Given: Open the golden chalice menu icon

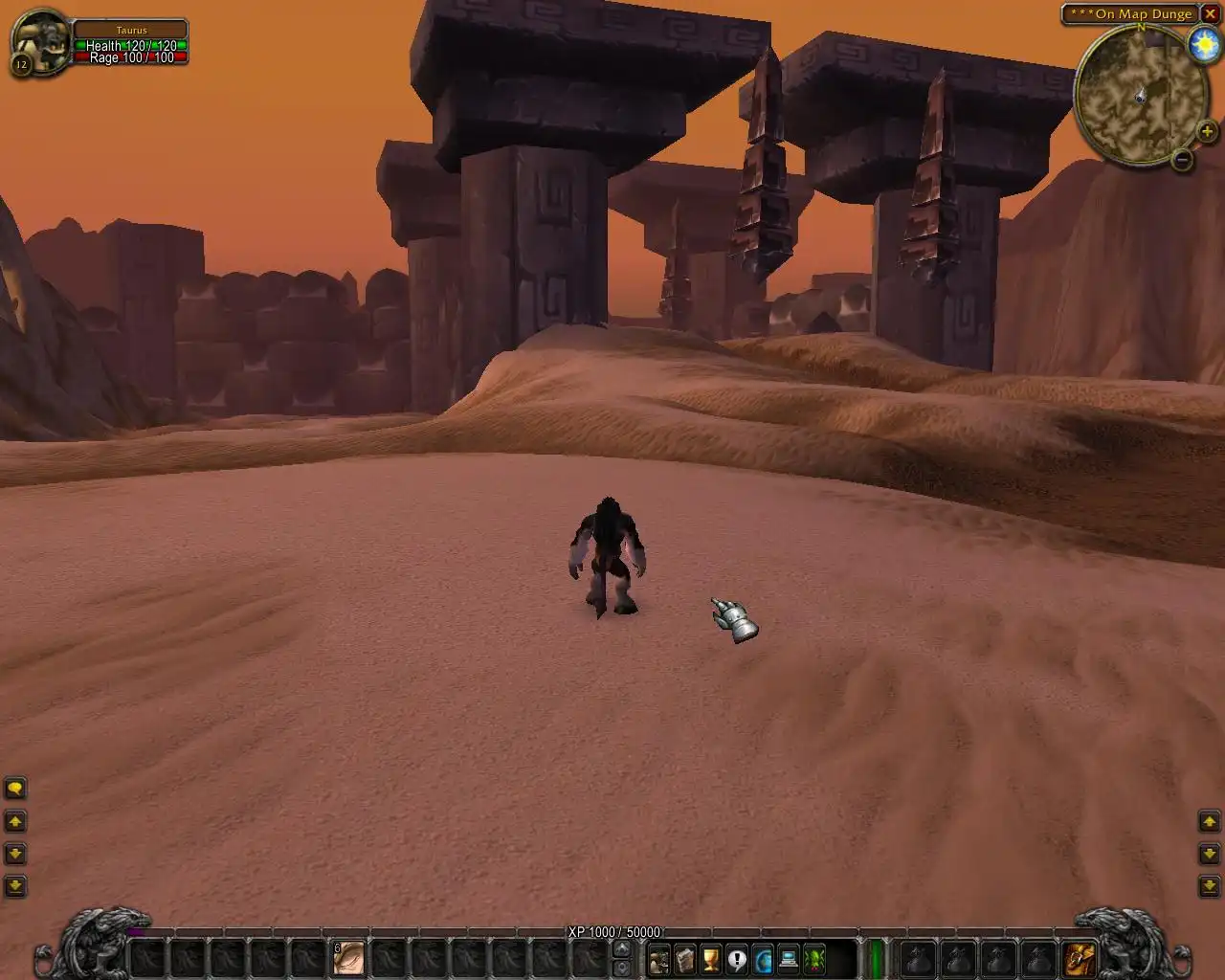Looking at the screenshot, I should click(711, 958).
